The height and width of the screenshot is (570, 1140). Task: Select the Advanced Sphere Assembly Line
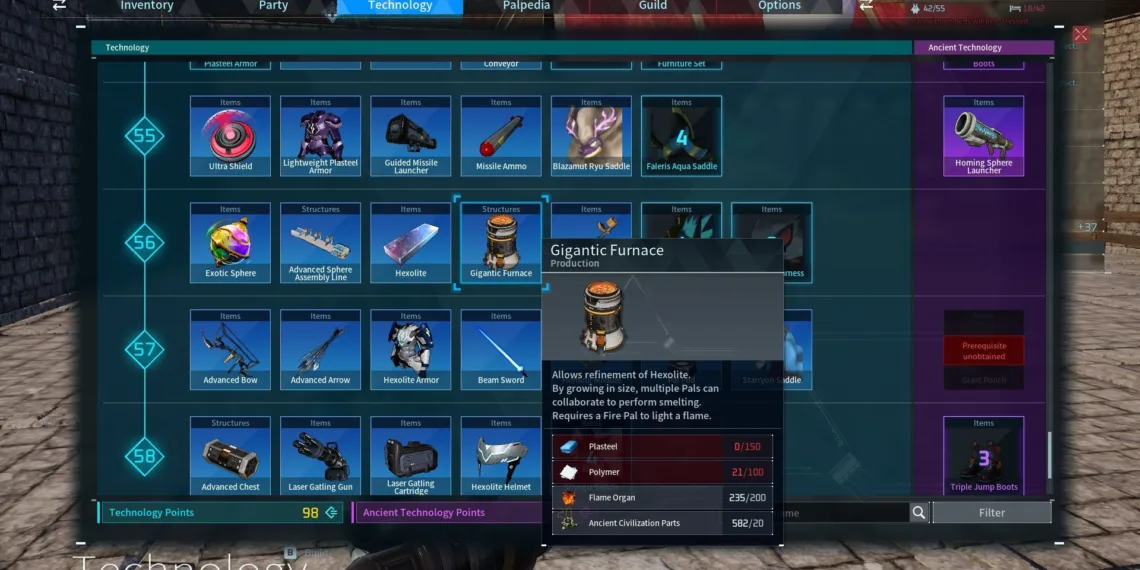pos(320,243)
